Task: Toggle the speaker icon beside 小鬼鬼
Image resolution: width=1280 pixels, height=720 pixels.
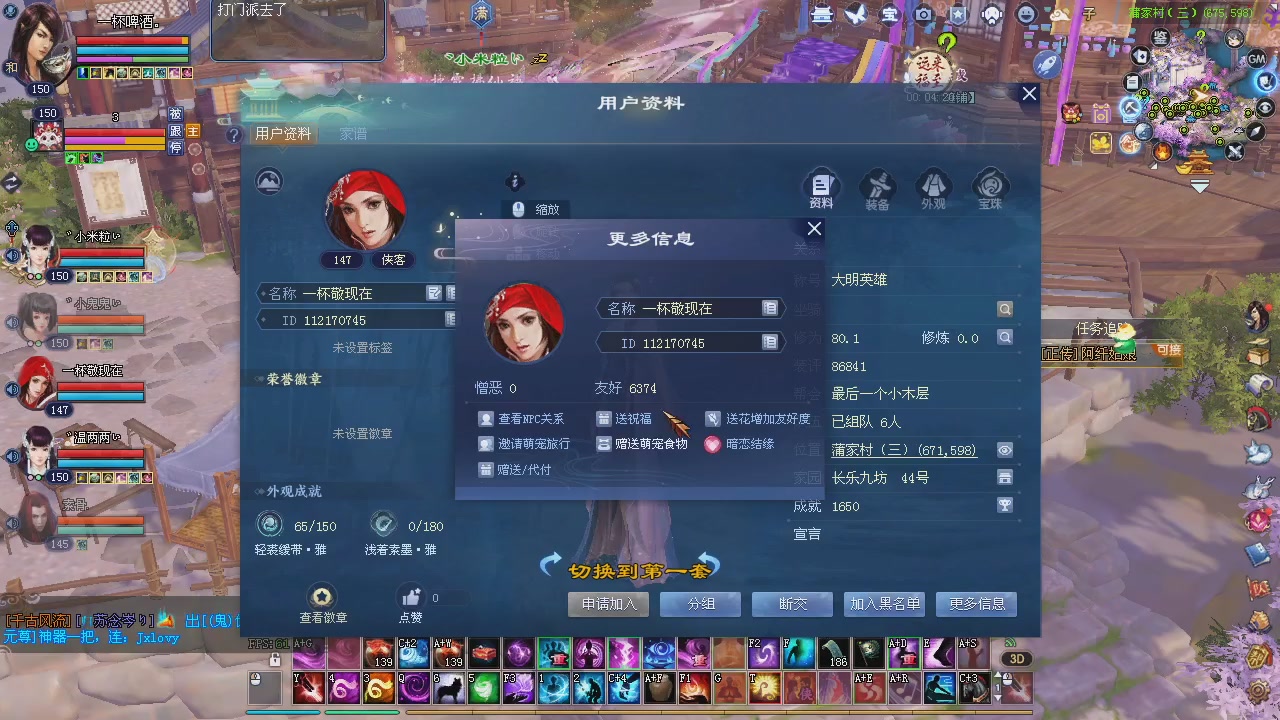Action: coord(10,322)
